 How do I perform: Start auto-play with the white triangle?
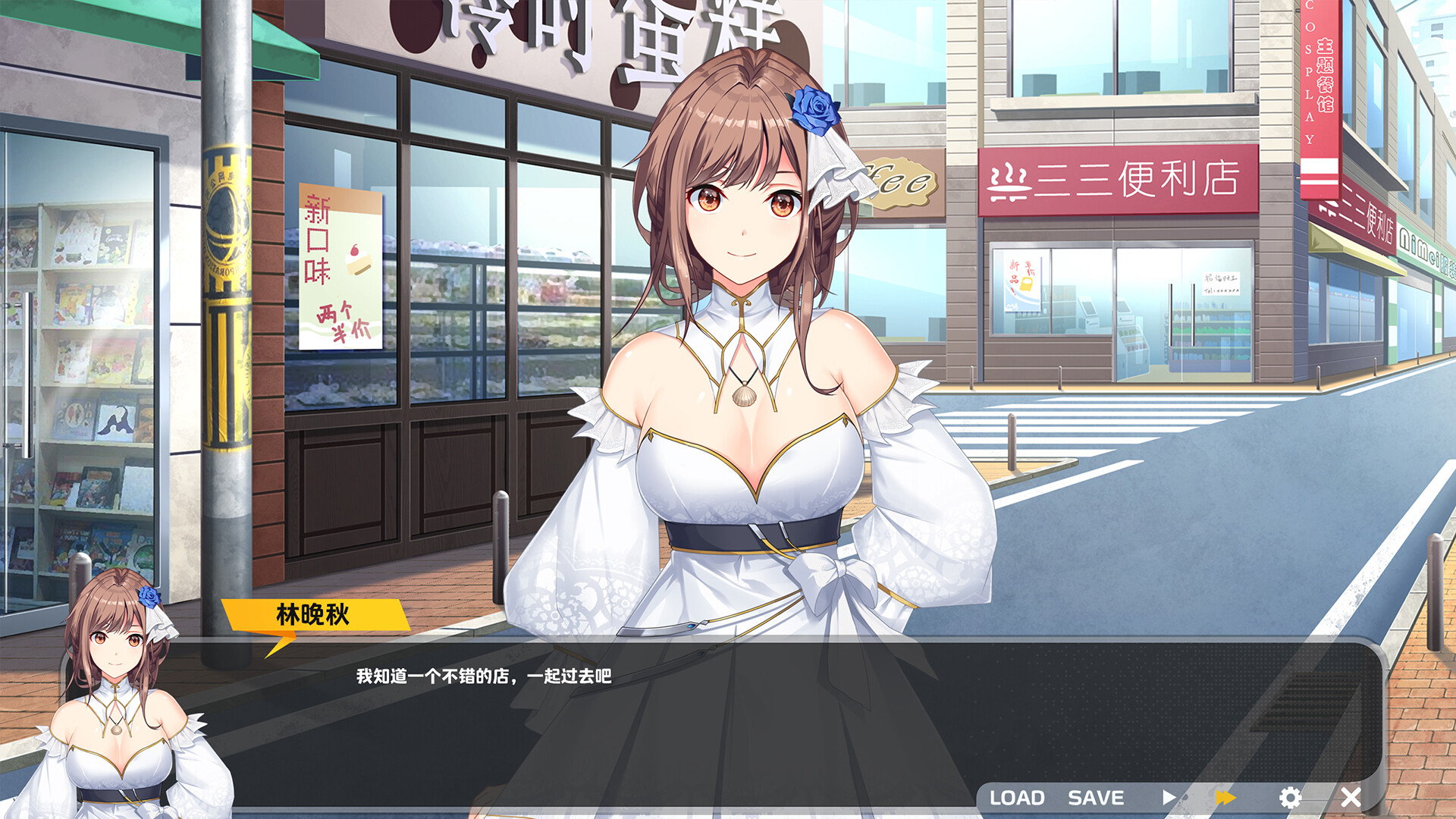pyautogui.click(x=1169, y=797)
